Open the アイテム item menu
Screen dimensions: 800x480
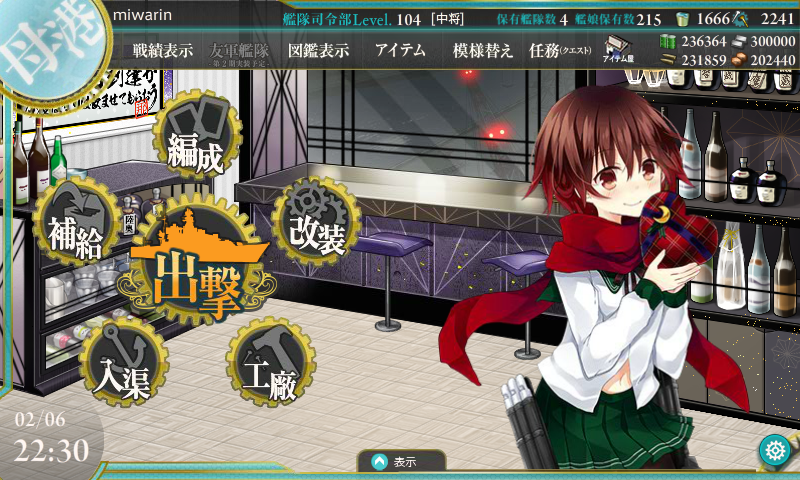[400, 51]
